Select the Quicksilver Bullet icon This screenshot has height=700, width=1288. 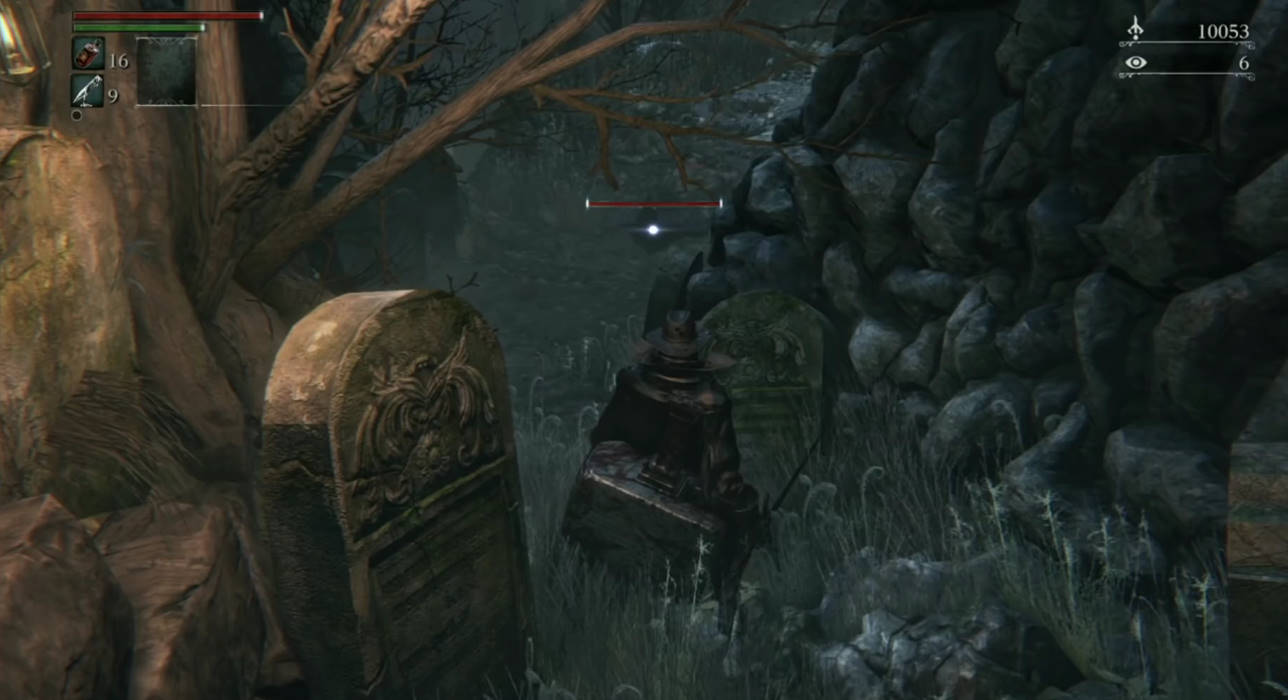click(x=88, y=91)
